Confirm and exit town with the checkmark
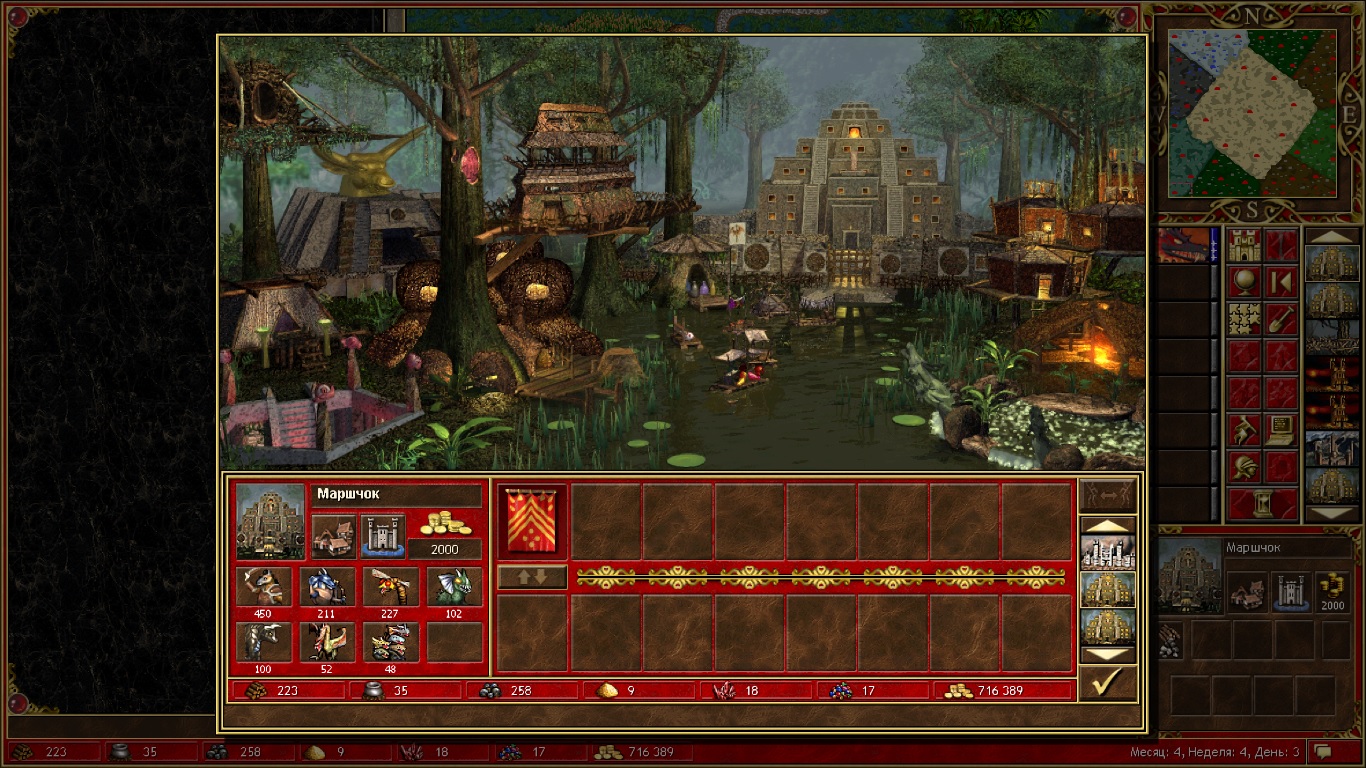This screenshot has height=768, width=1366. click(x=1108, y=683)
